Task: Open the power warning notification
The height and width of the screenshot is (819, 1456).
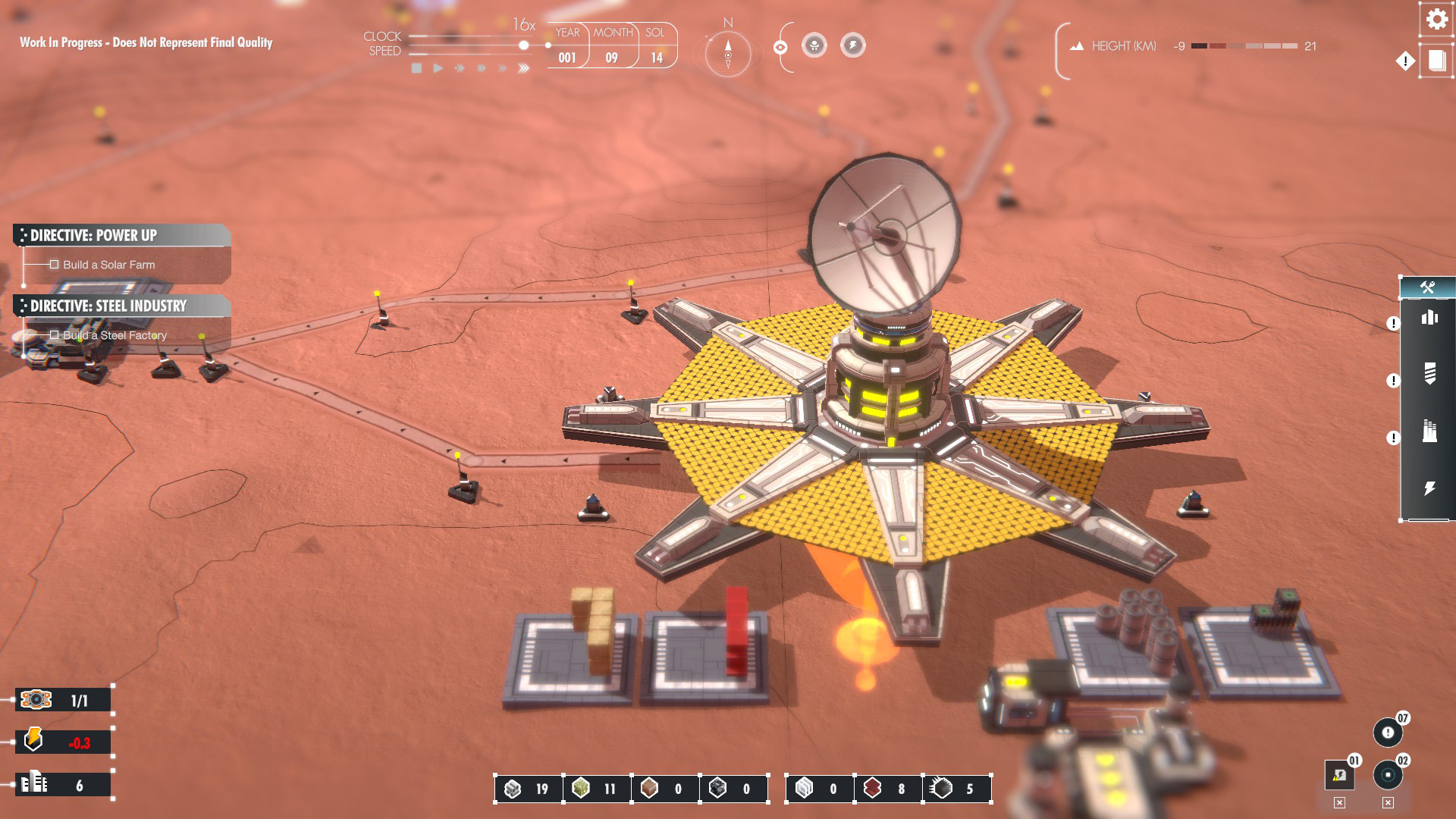Action: (1339, 775)
